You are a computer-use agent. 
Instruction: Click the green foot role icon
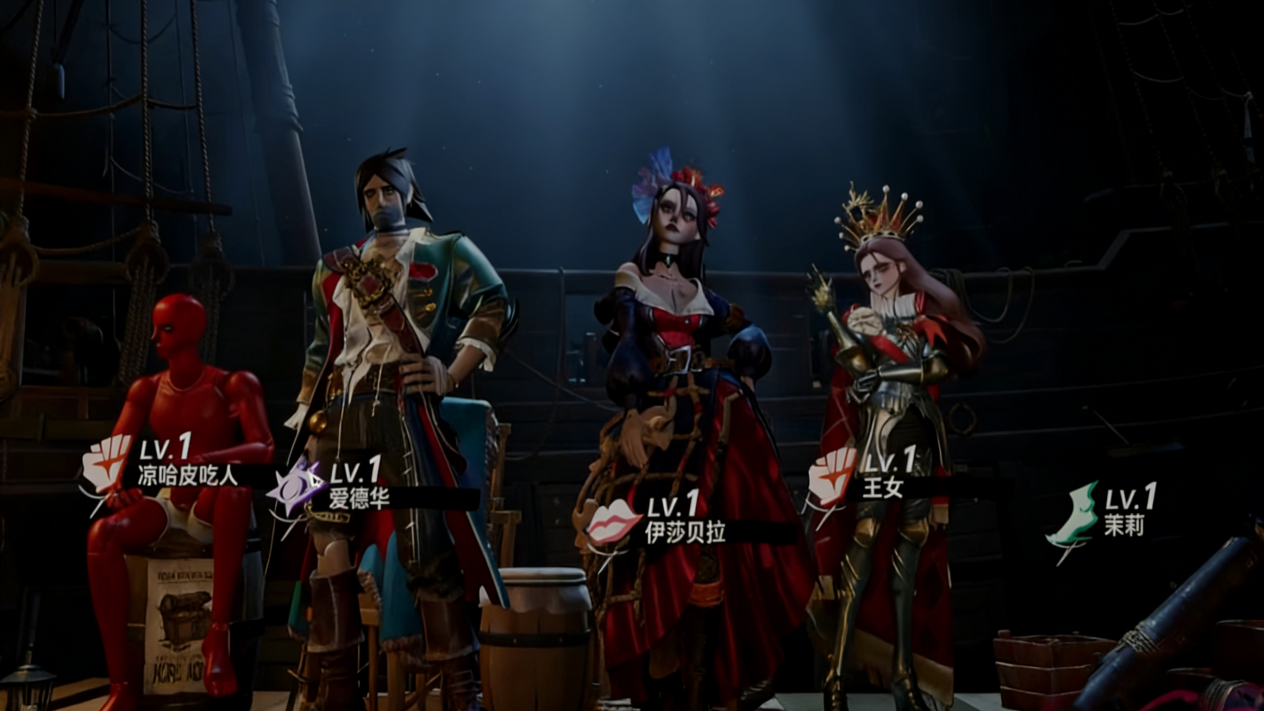coord(1072,518)
